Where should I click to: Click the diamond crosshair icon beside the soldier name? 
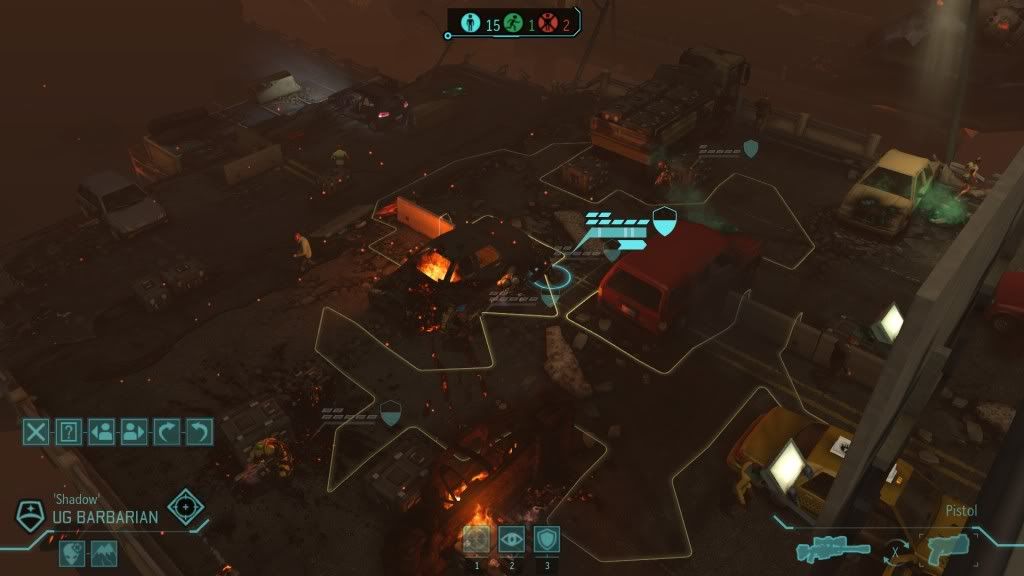(186, 507)
